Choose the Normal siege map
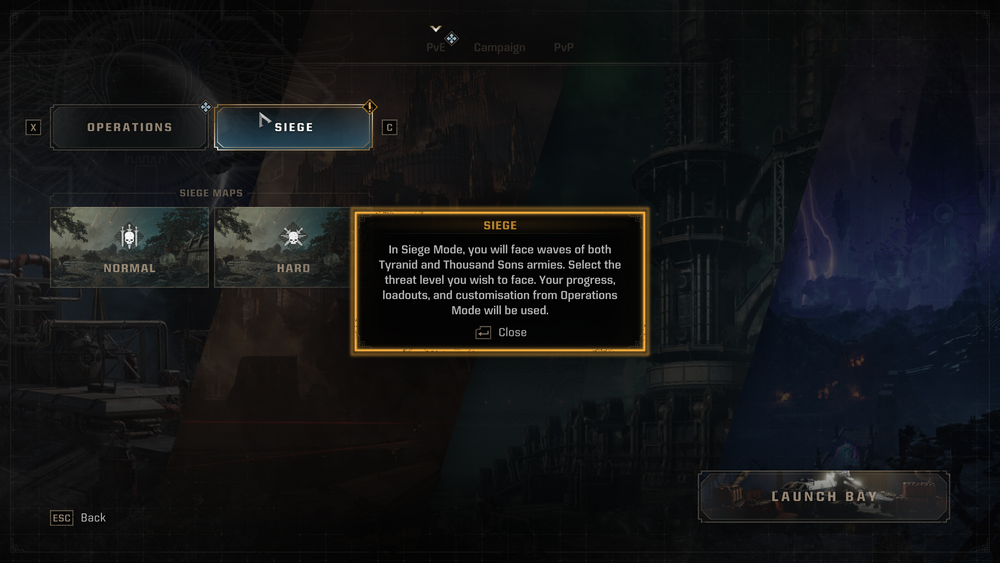 (130, 247)
